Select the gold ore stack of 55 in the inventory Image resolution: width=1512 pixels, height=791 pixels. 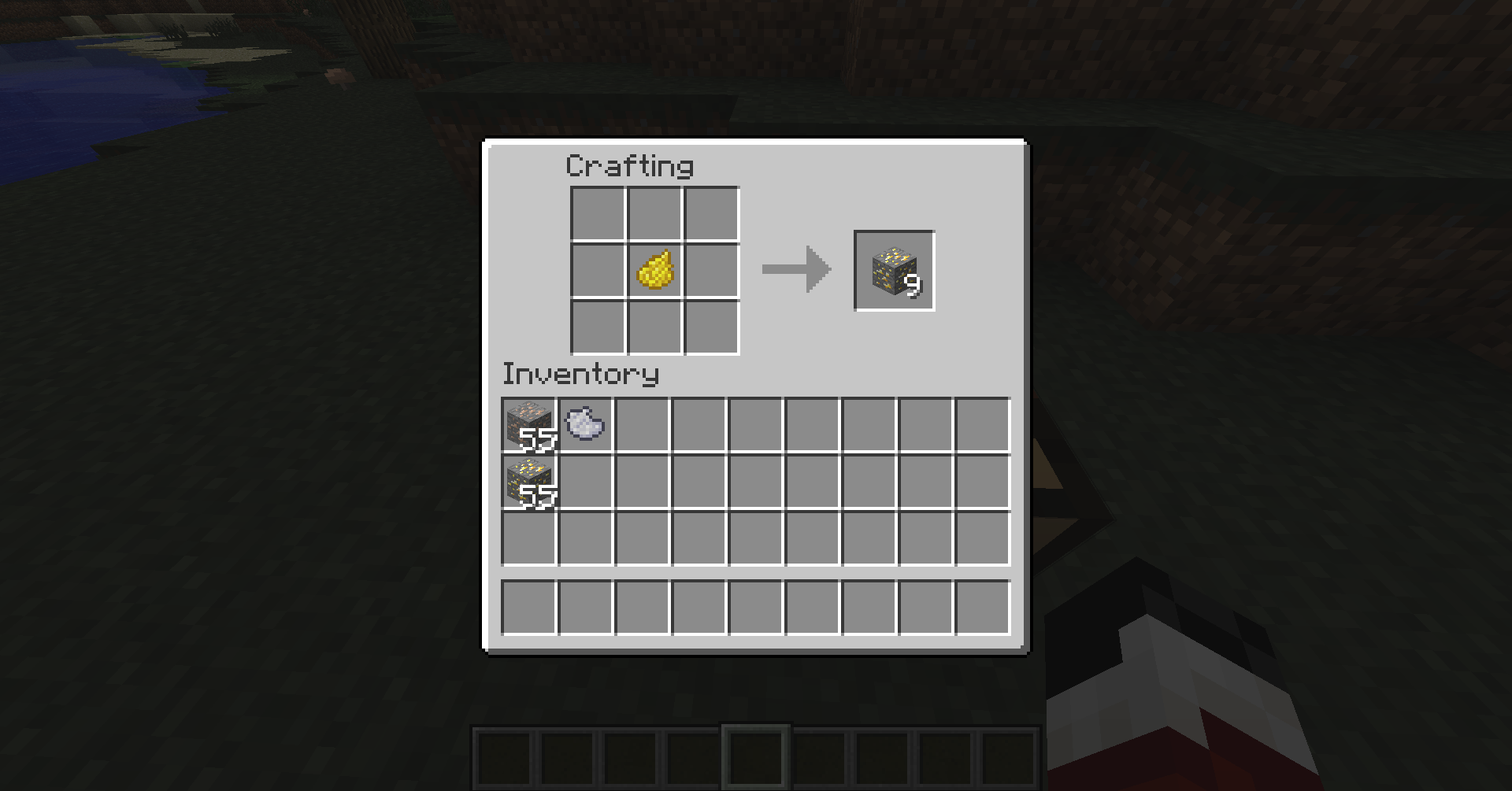pos(529,482)
